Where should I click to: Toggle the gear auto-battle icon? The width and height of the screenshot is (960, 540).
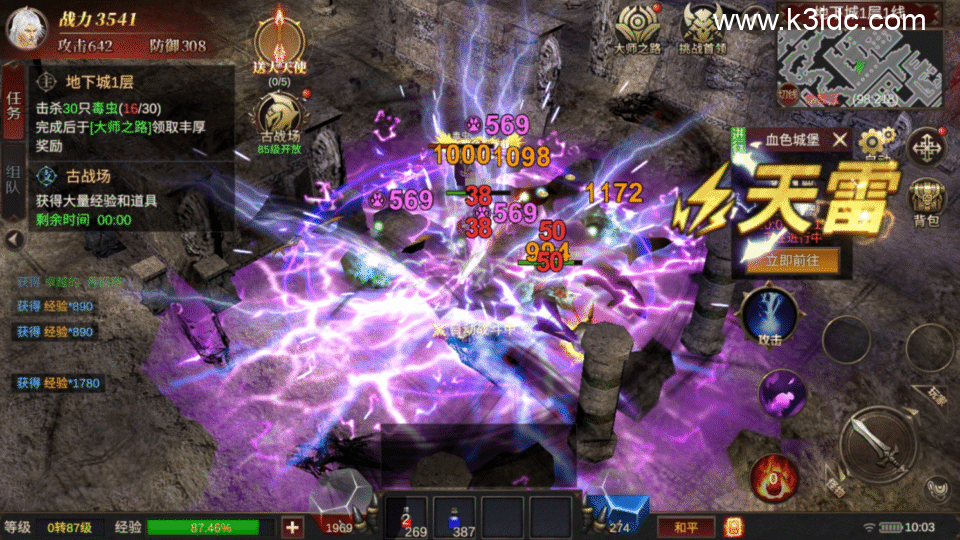click(878, 143)
